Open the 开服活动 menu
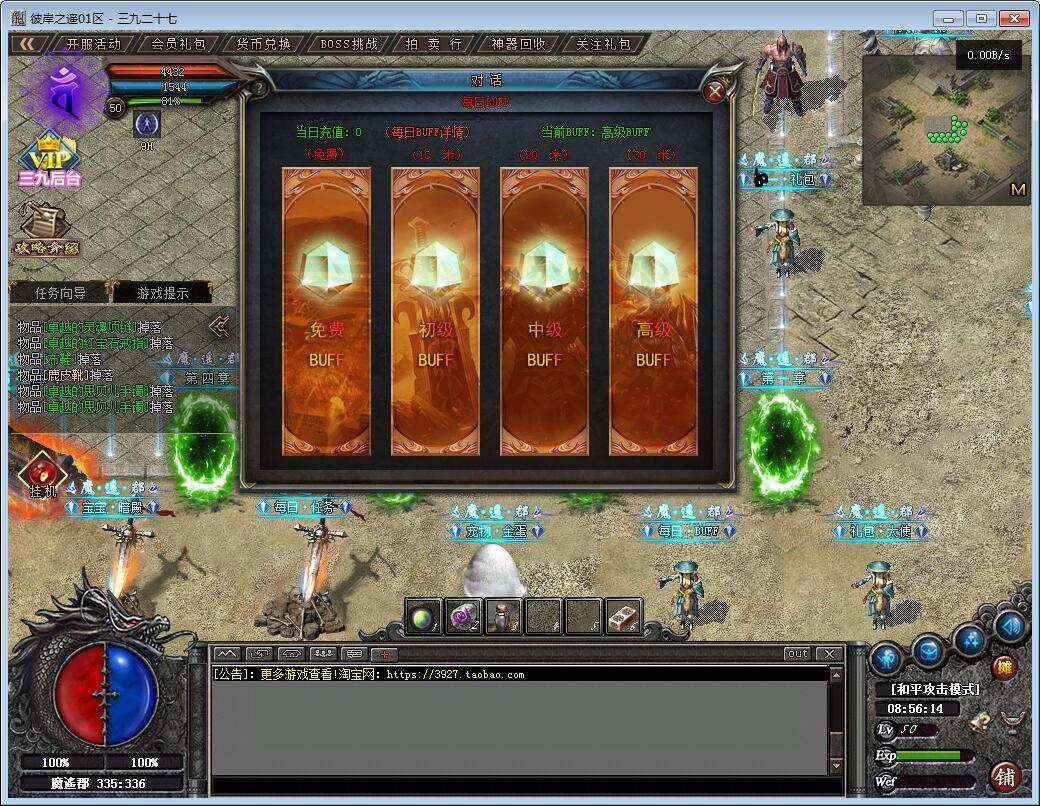 pyautogui.click(x=94, y=44)
